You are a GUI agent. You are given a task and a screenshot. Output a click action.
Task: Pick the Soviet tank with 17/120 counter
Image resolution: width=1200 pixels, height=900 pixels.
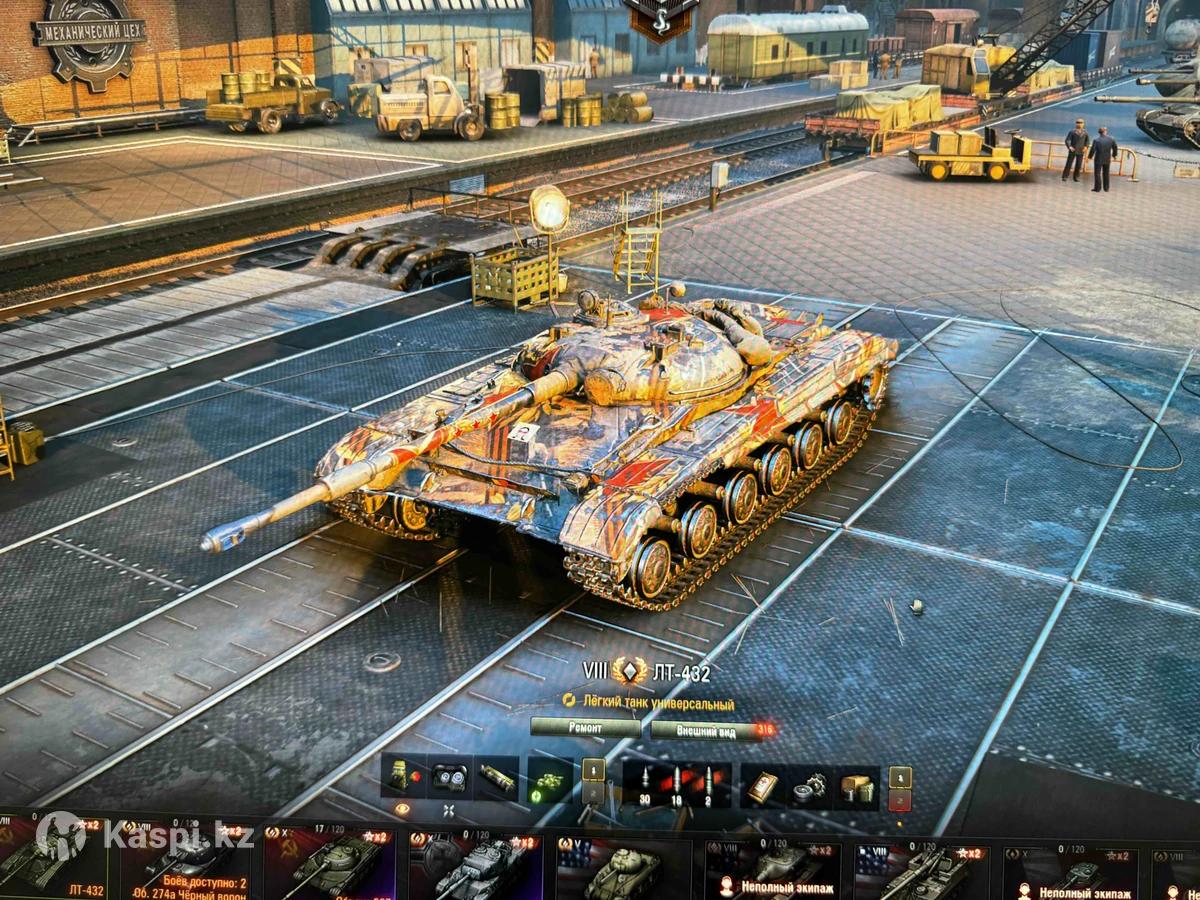pos(332,864)
